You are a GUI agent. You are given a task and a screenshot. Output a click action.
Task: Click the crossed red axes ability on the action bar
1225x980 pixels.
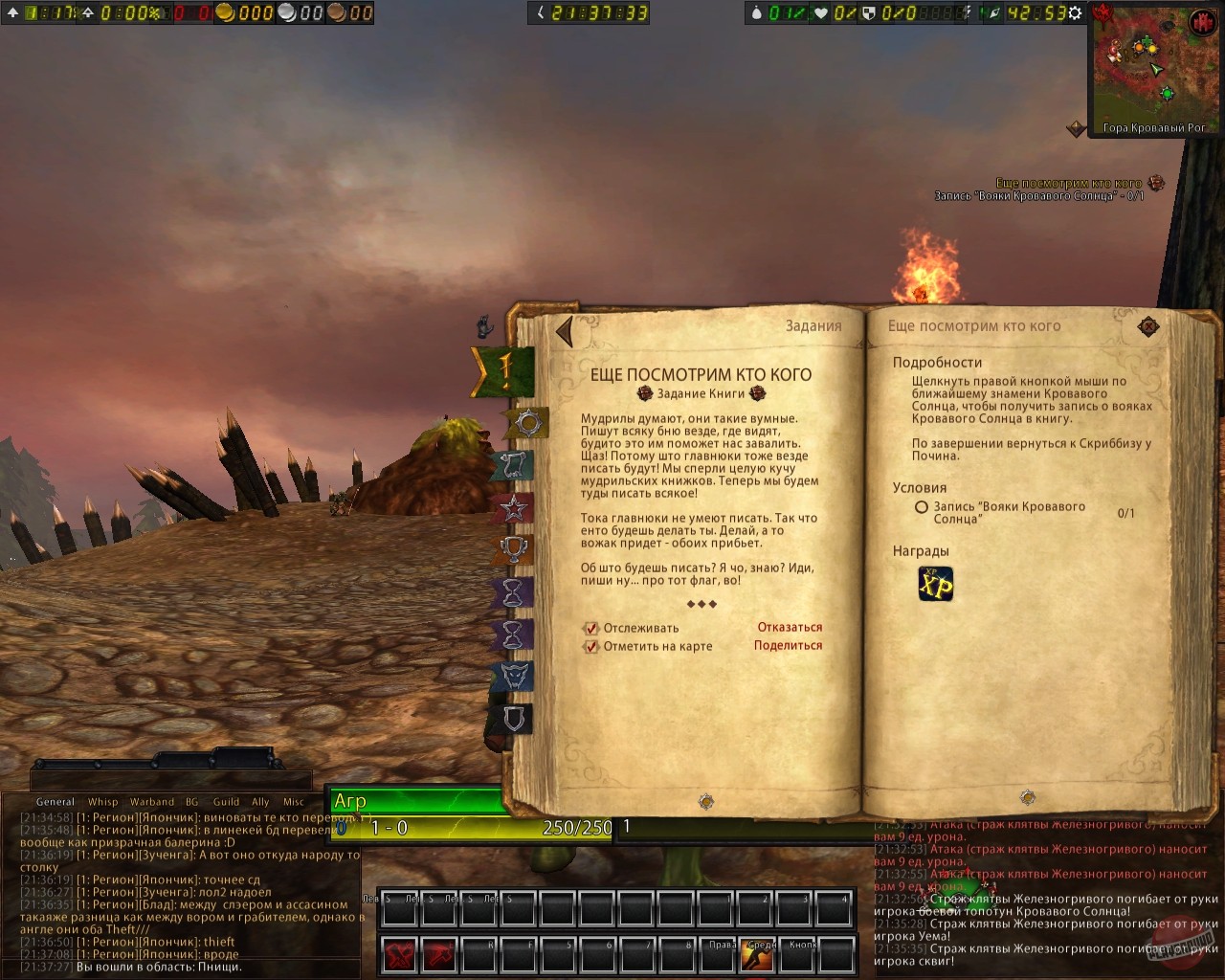coord(399,955)
